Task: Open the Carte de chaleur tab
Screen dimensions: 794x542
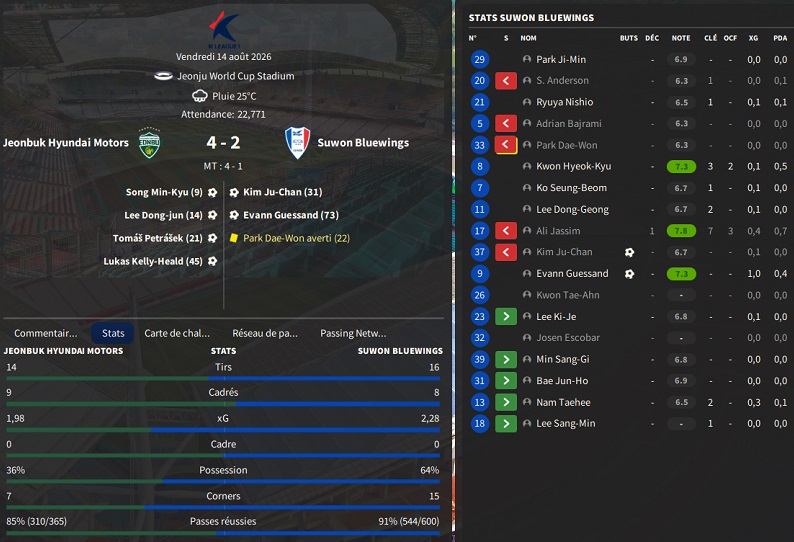Action: tap(177, 333)
